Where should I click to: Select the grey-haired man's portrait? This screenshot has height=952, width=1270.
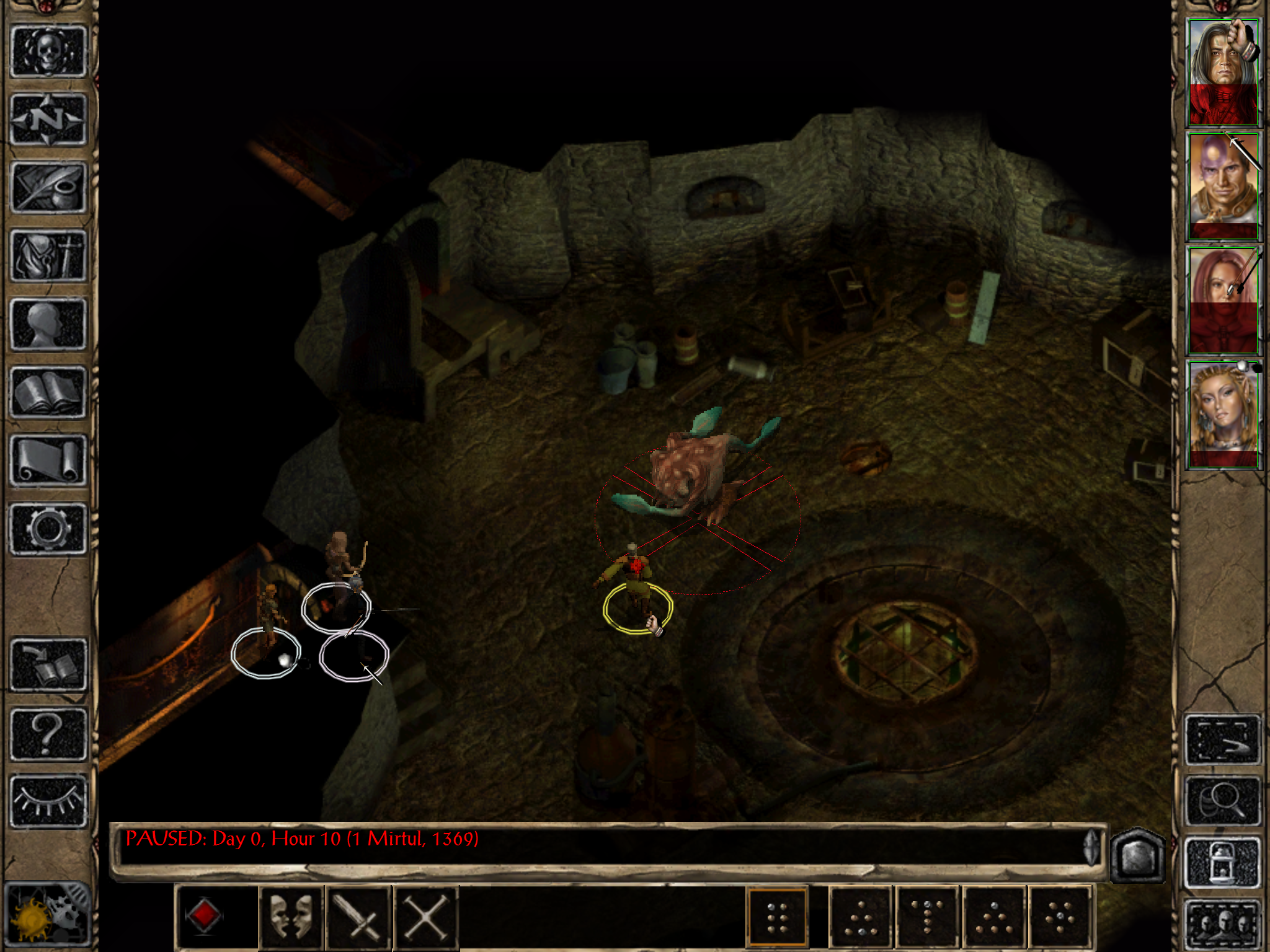point(1223,72)
